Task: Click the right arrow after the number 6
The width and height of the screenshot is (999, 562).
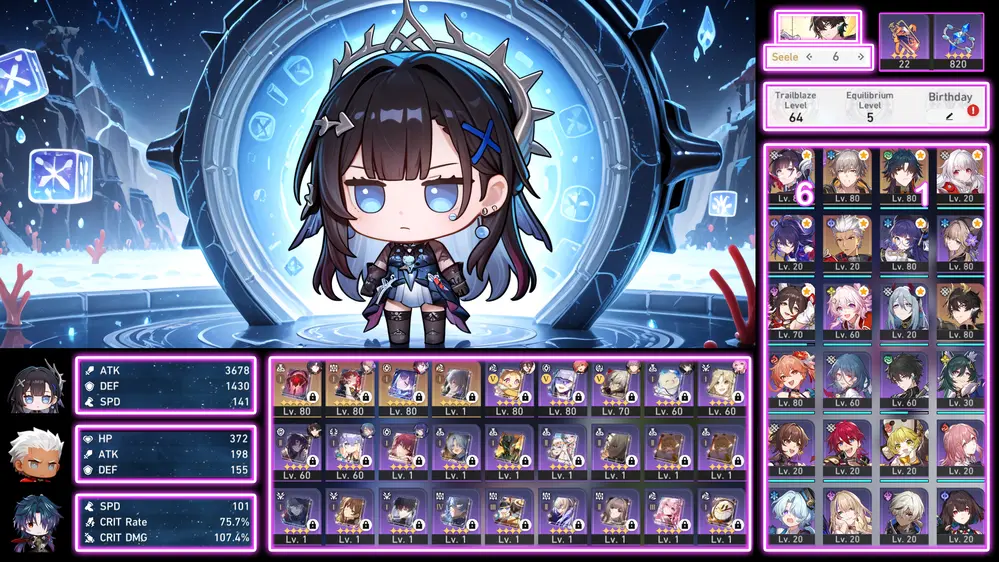Action: [860, 57]
